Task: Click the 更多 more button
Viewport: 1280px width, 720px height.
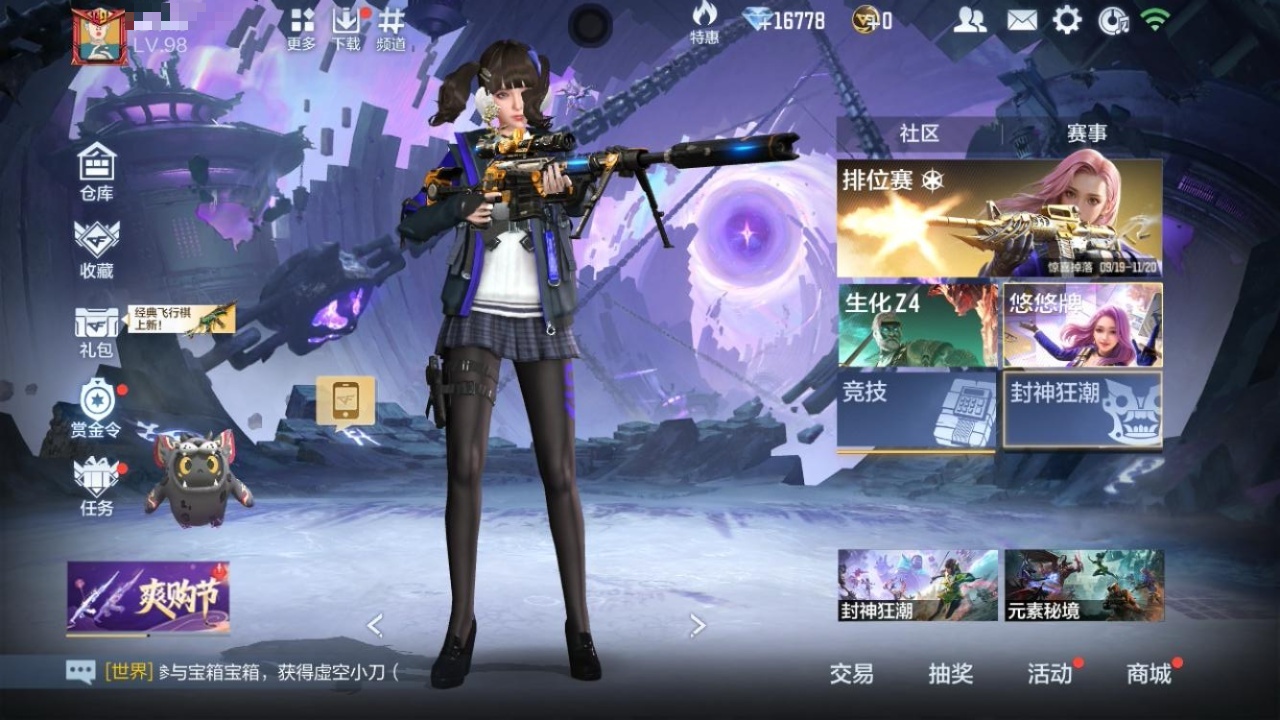Action: (301, 28)
